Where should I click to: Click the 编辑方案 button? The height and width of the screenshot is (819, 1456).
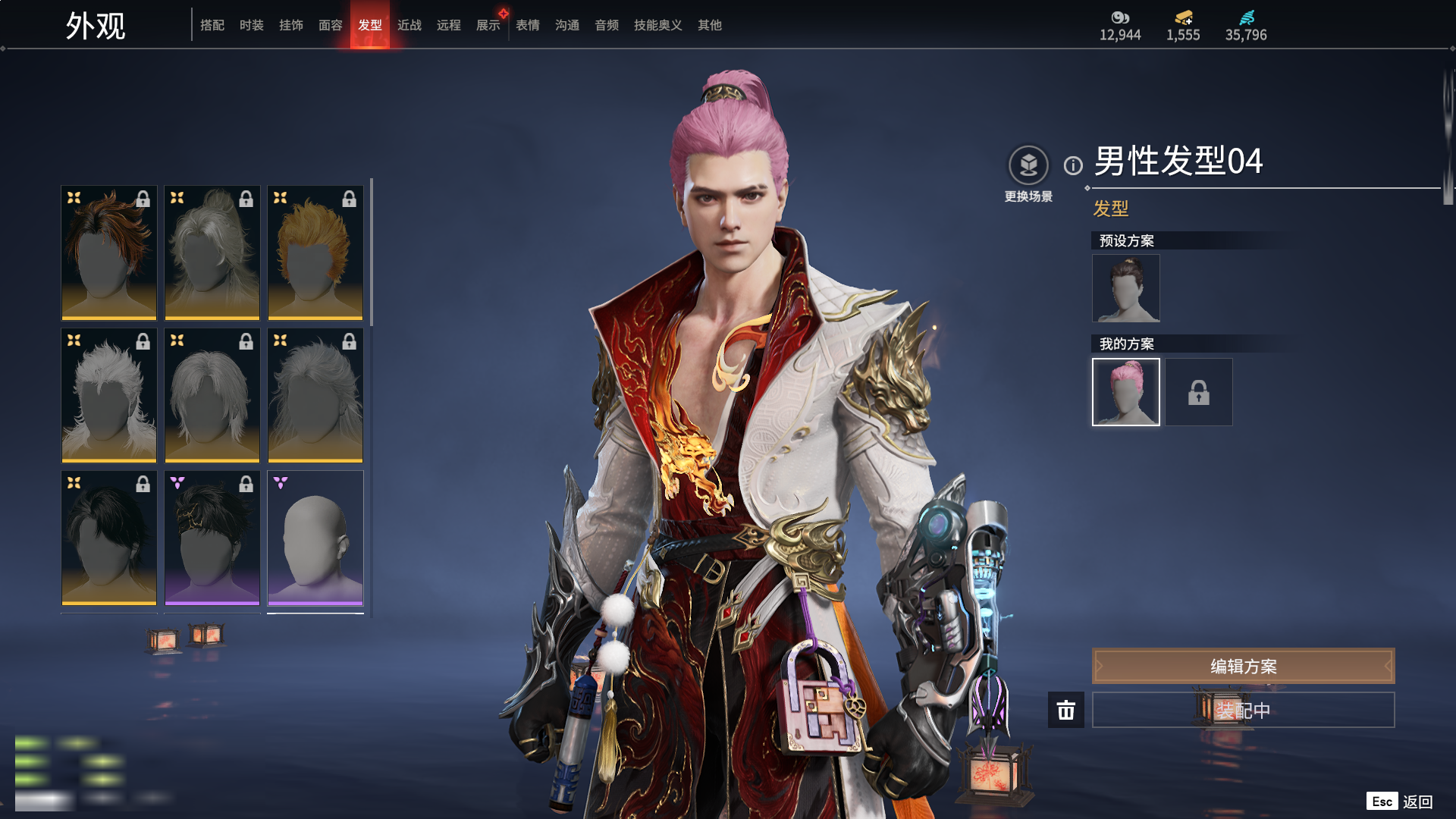point(1243,666)
